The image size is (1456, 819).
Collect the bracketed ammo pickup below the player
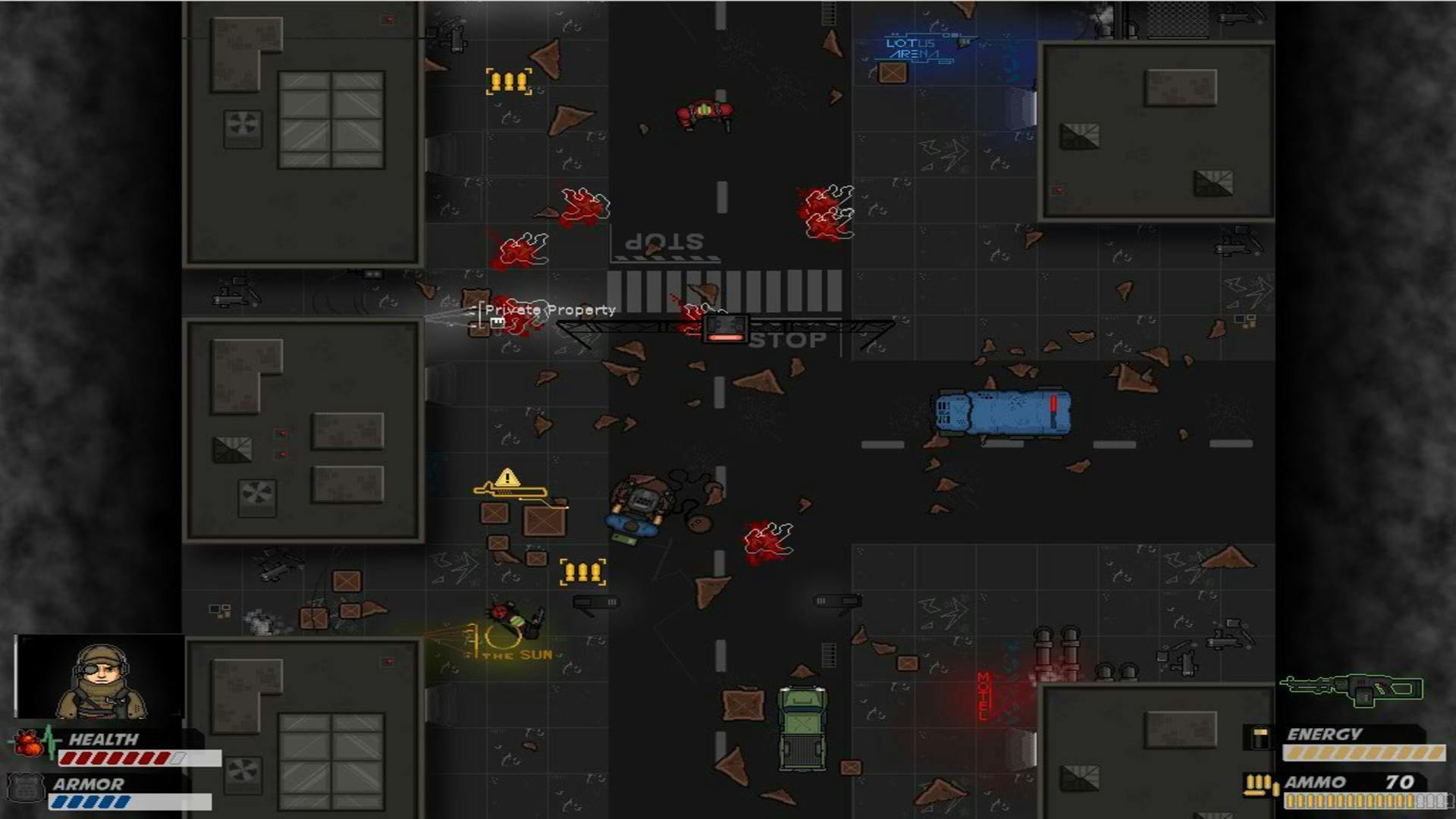point(582,573)
